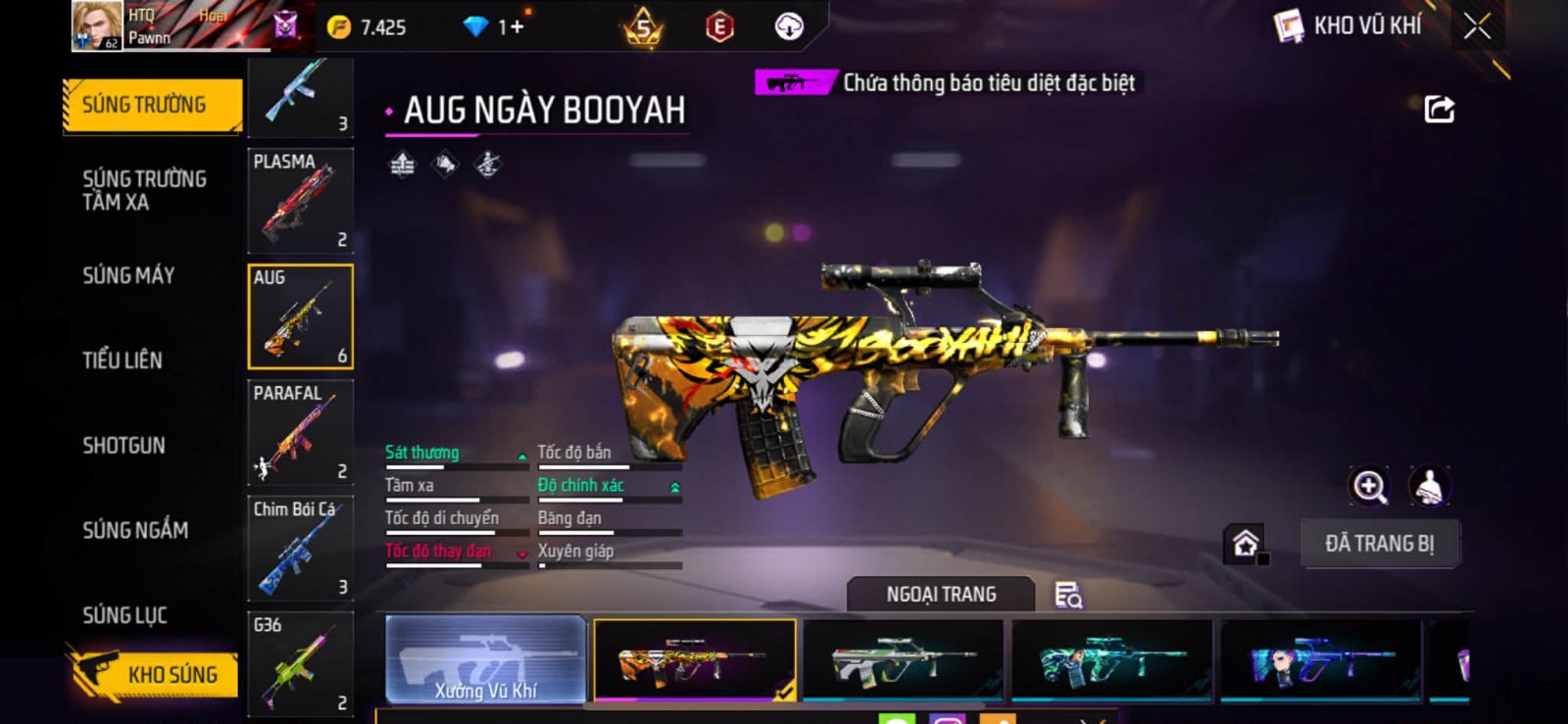Select the Chim Bói Cá weapon slot
Screen dimensions: 1568x724
300,548
